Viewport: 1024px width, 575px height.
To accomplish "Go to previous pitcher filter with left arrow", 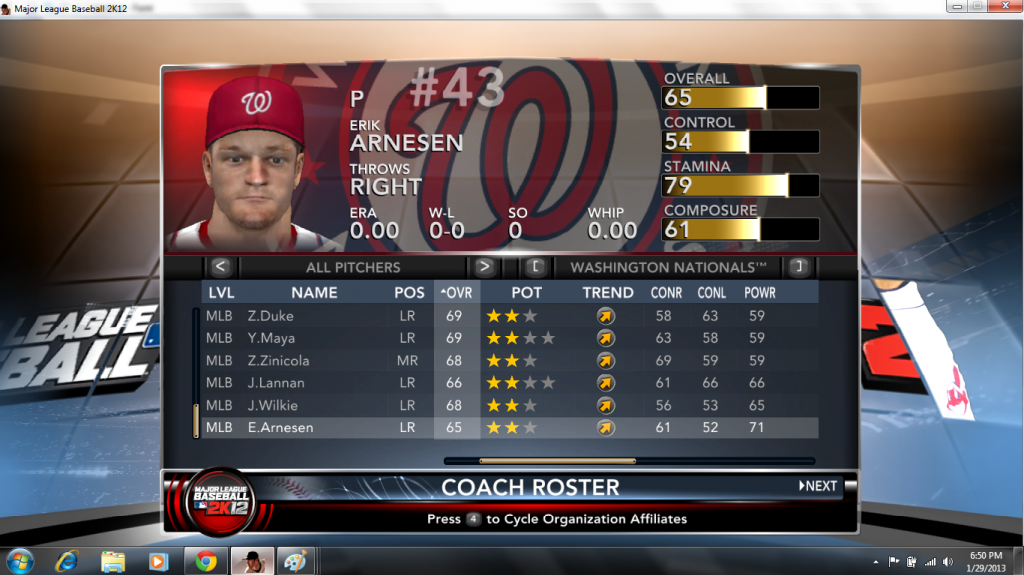I will click(221, 267).
